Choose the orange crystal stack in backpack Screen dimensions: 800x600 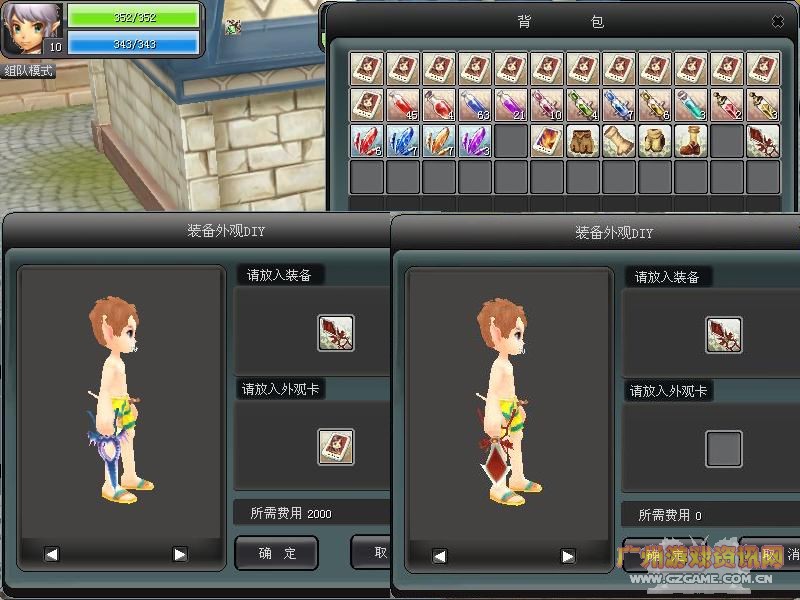[x=439, y=141]
